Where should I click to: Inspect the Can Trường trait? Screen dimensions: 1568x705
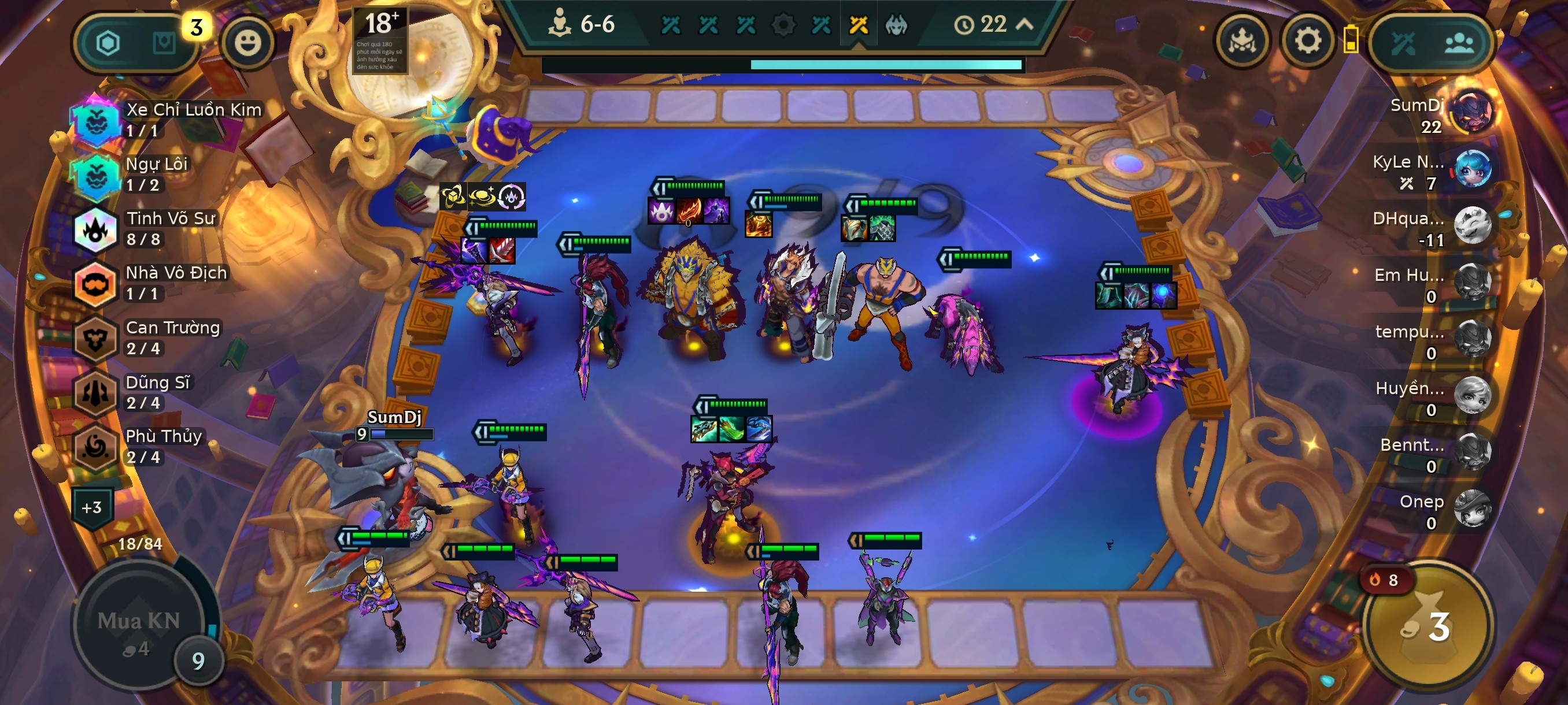point(95,338)
